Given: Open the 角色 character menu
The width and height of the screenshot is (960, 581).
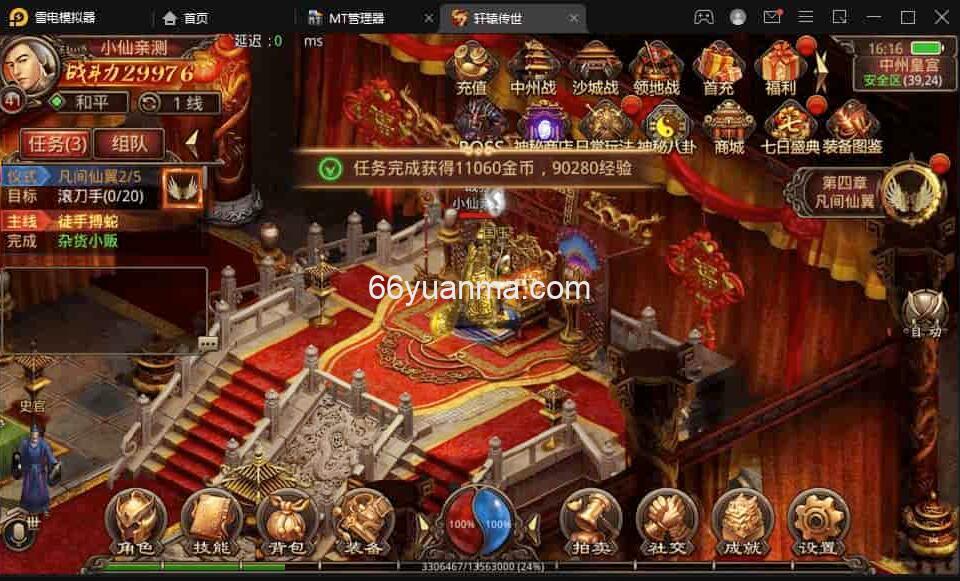Looking at the screenshot, I should point(136,522).
